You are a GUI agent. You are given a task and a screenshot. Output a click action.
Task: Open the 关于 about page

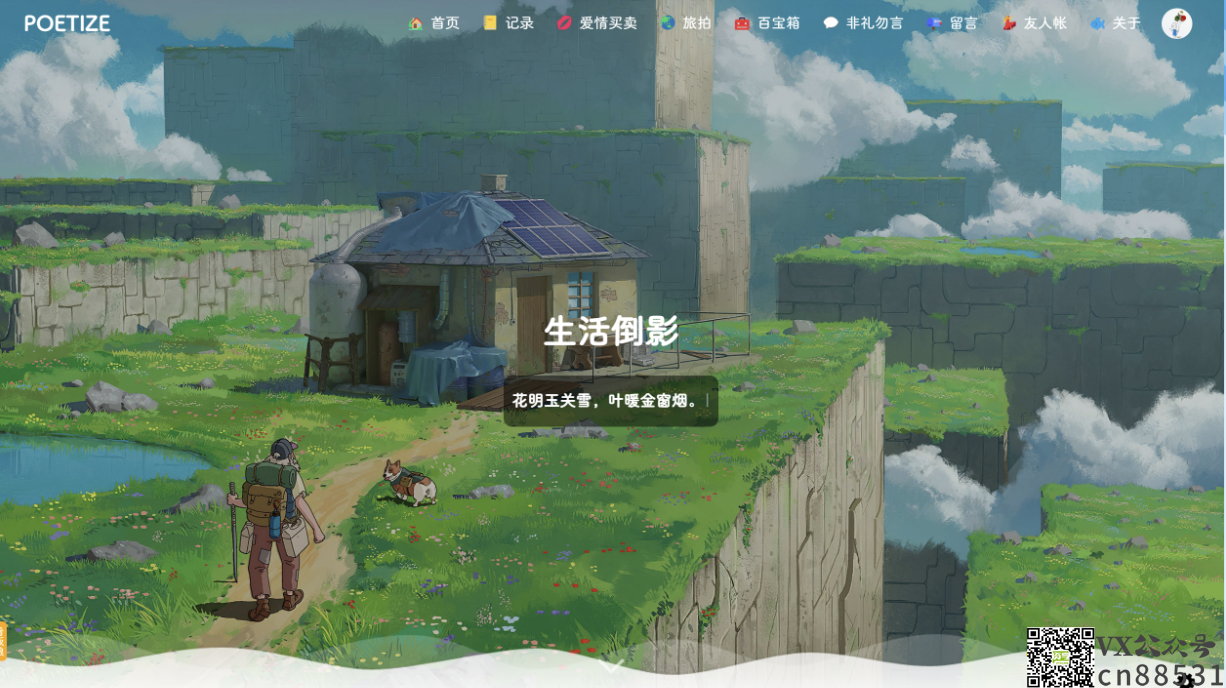click(1115, 23)
